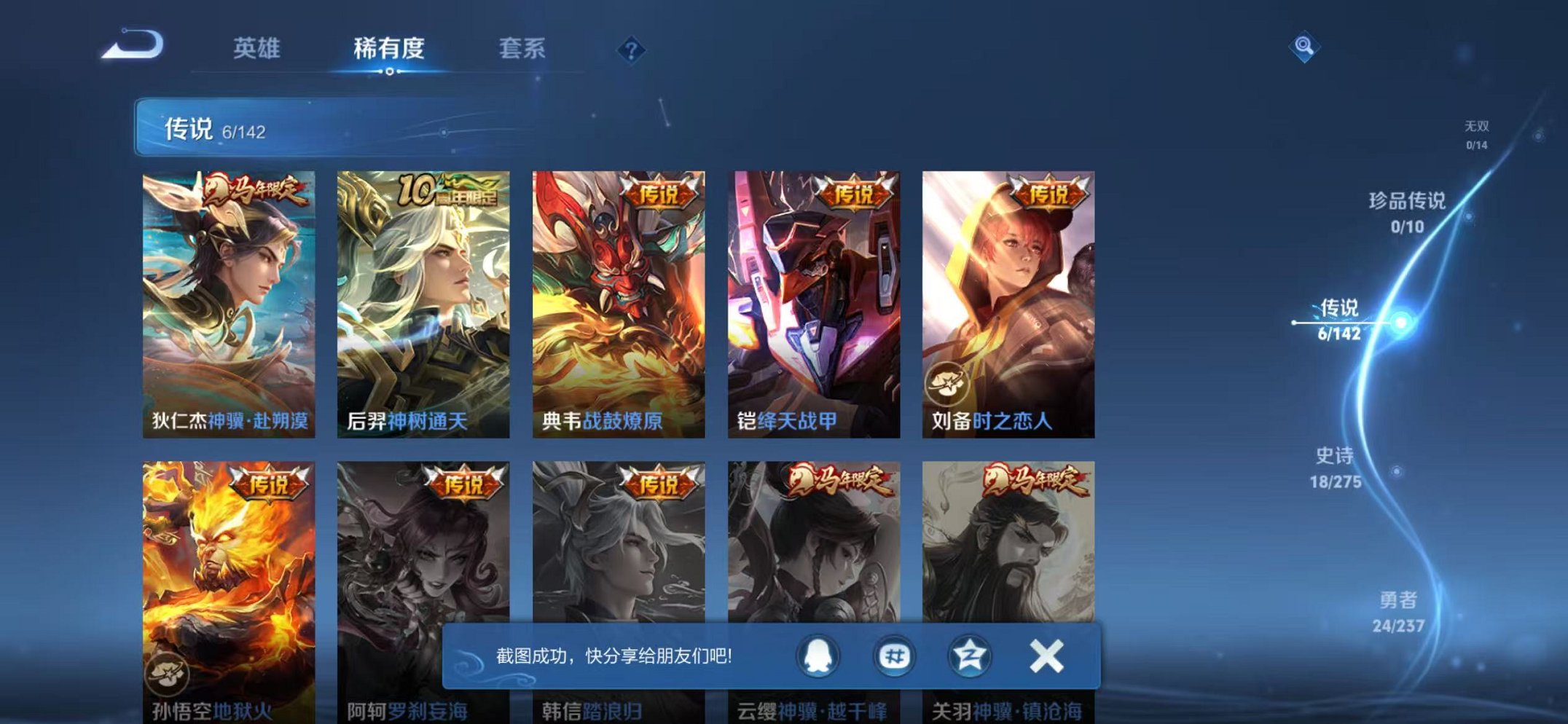The image size is (1568, 724).
Task: Open the 后羿 神树通天 skin card
Action: (x=423, y=299)
